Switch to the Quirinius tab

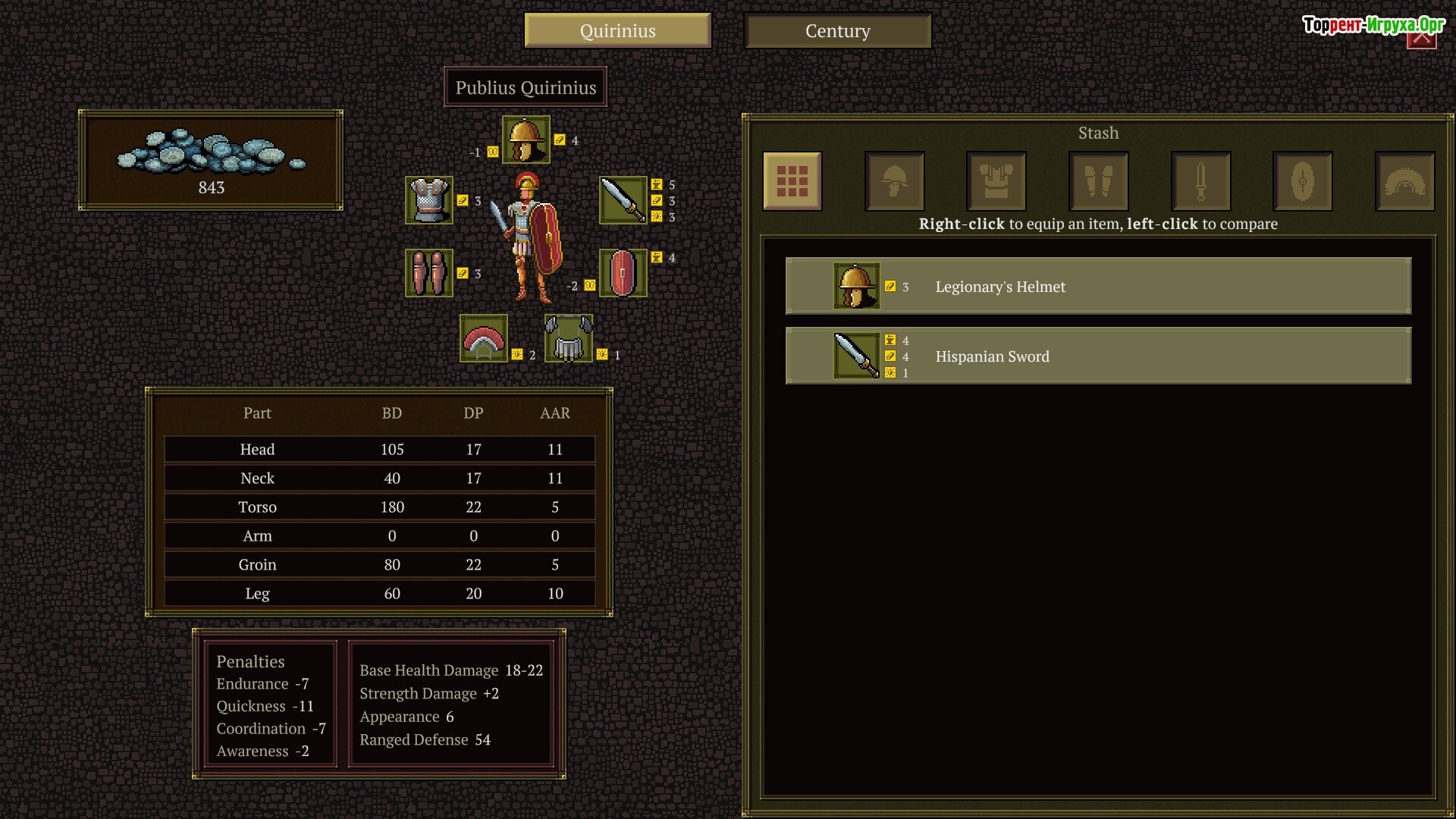click(617, 31)
